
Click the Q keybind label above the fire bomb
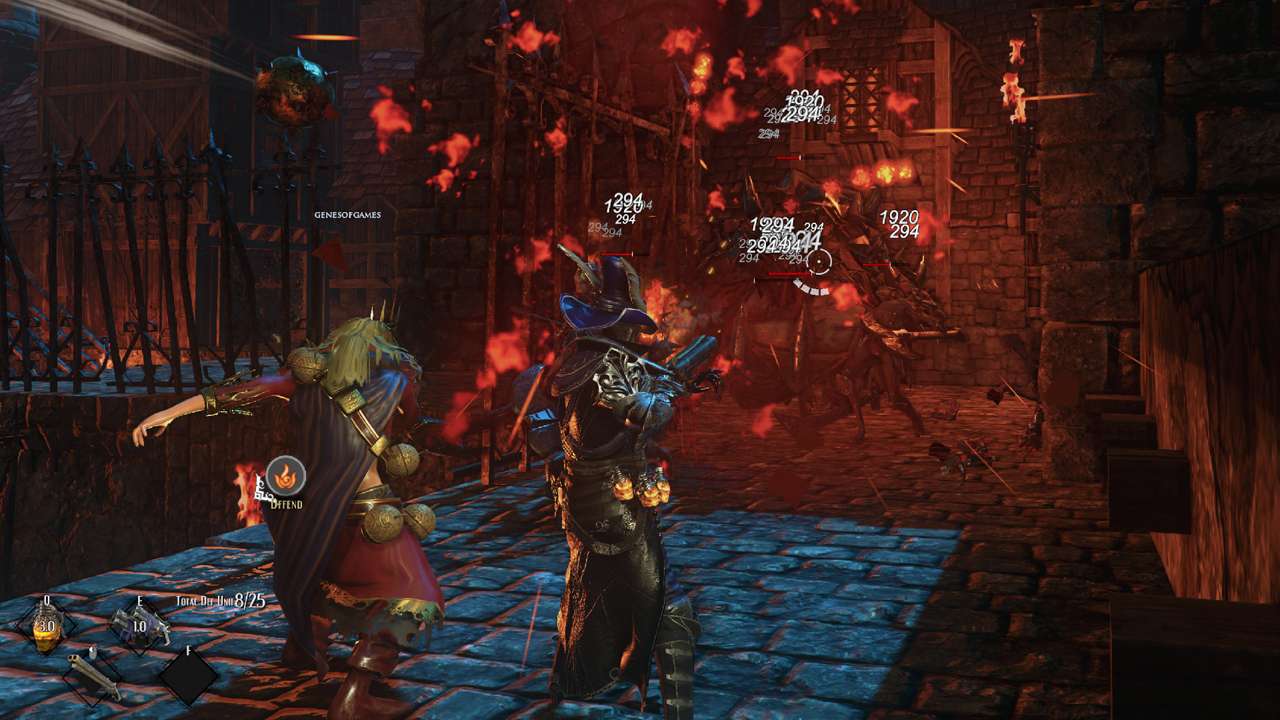point(46,600)
